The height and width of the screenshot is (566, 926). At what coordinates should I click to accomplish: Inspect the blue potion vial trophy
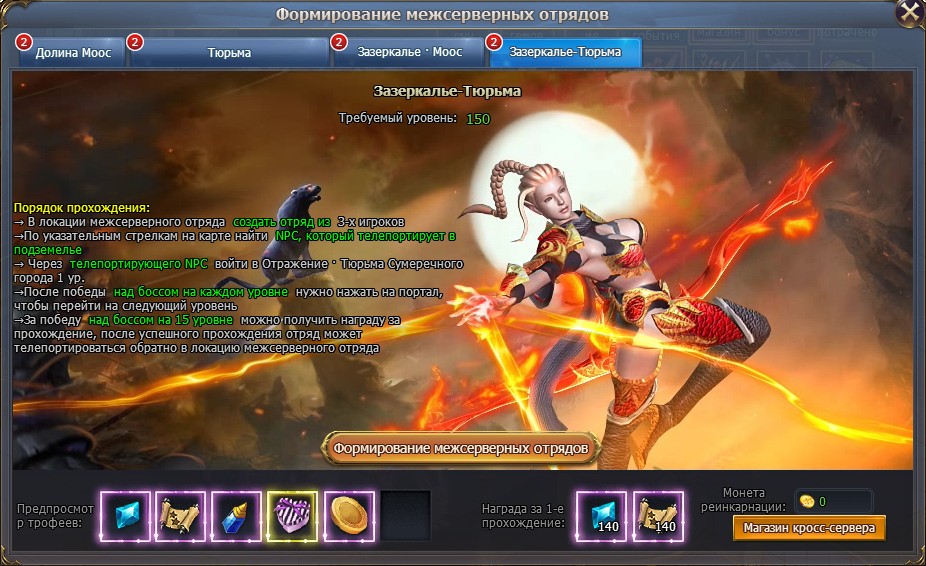236,516
